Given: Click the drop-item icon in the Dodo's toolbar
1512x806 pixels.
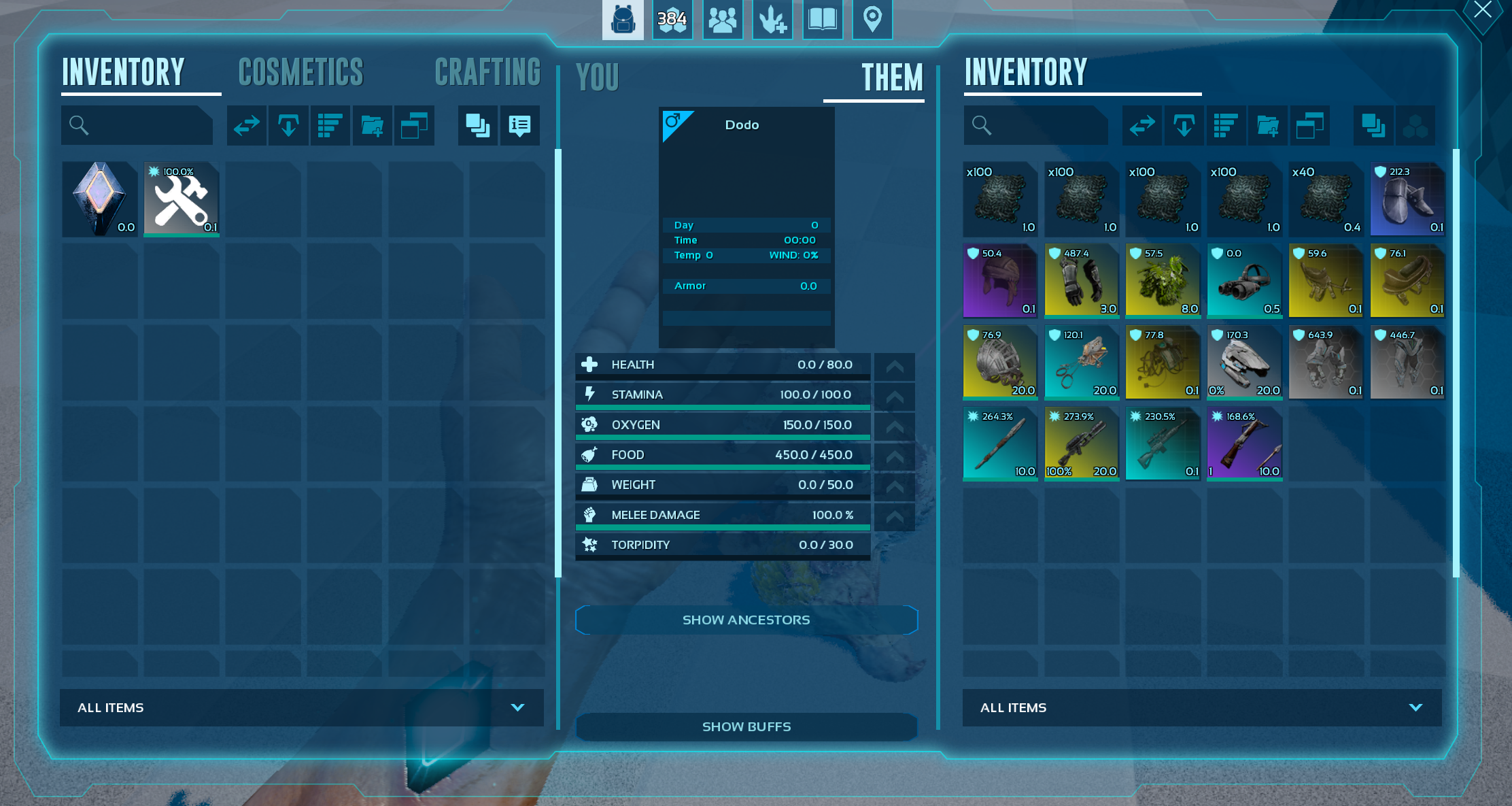Looking at the screenshot, I should [1184, 125].
